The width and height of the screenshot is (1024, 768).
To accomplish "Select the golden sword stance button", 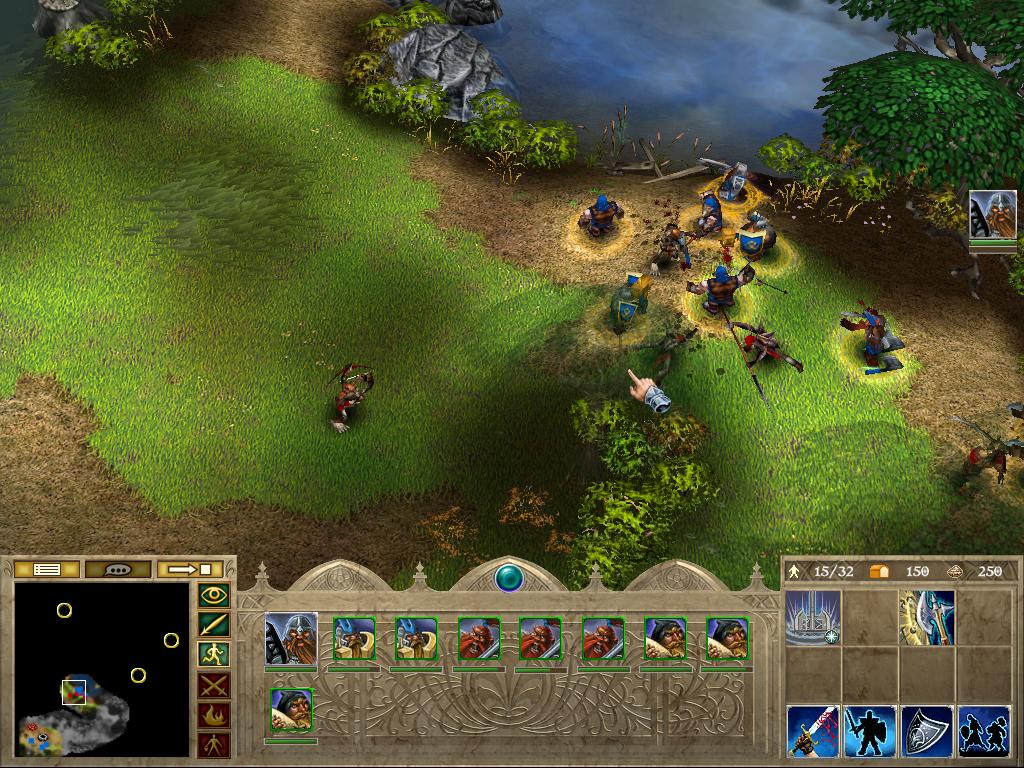I will (215, 626).
